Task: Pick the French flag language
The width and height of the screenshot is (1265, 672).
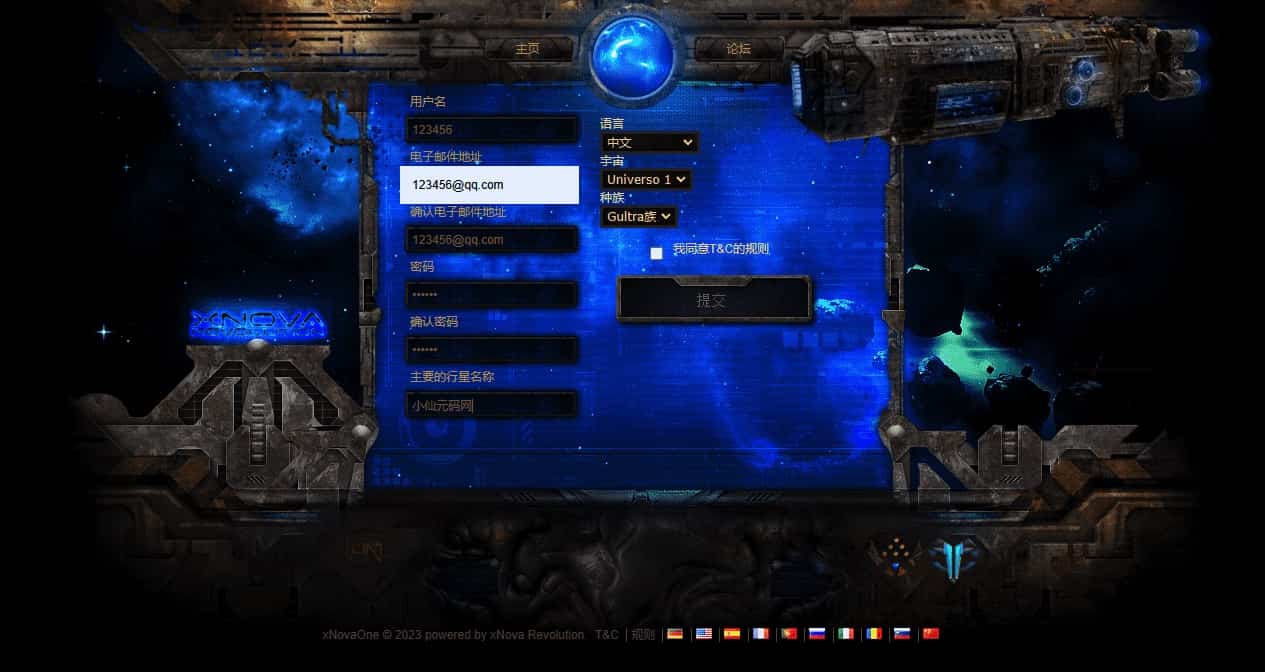Action: tap(760, 634)
